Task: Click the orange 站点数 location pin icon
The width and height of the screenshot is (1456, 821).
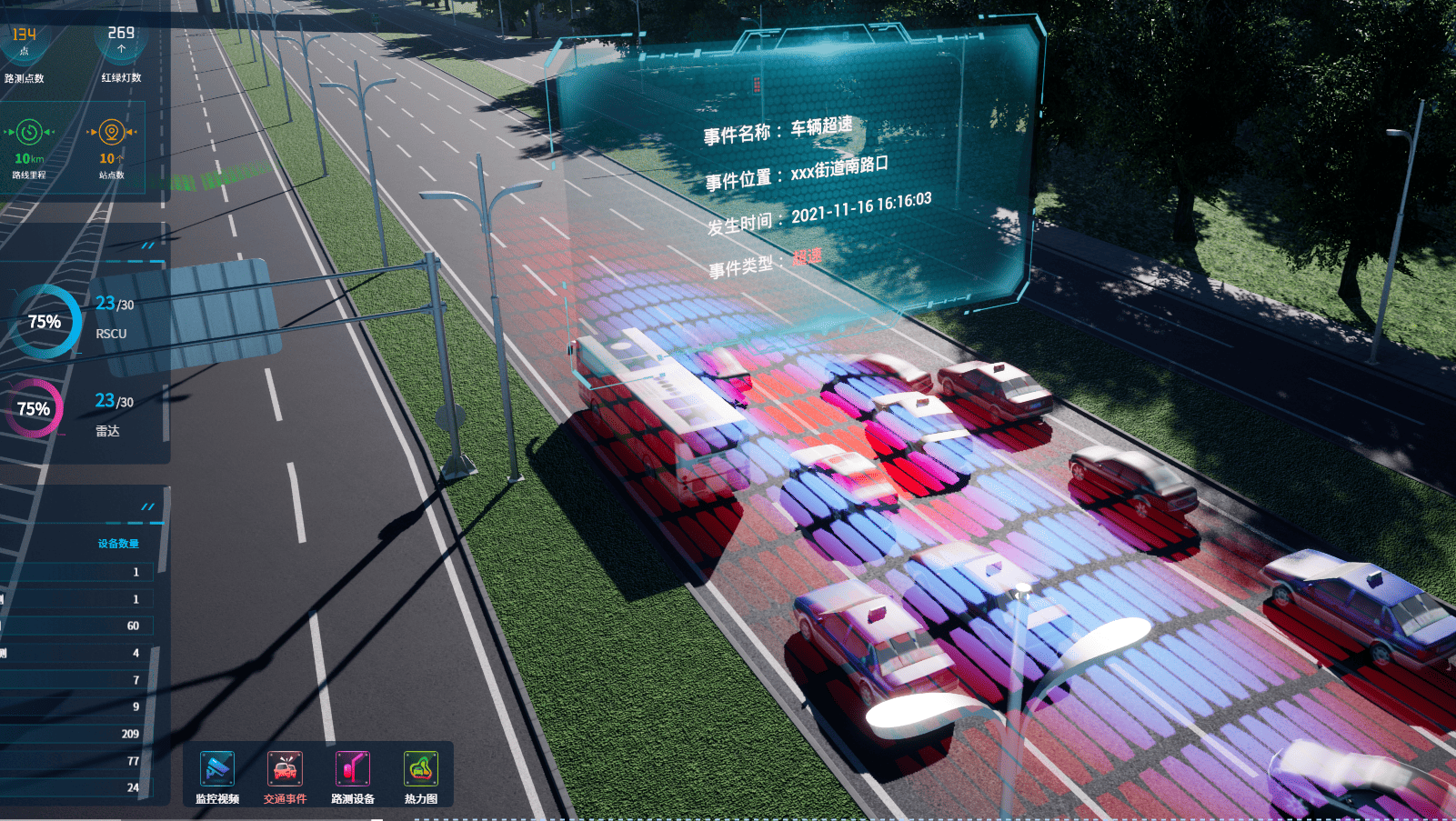Action: [x=111, y=133]
